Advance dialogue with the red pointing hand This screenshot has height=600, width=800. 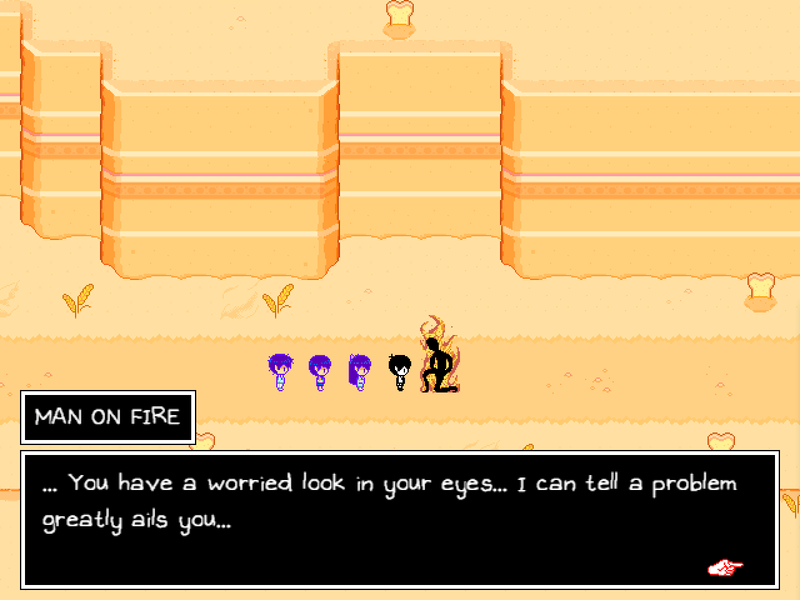pyautogui.click(x=725, y=568)
